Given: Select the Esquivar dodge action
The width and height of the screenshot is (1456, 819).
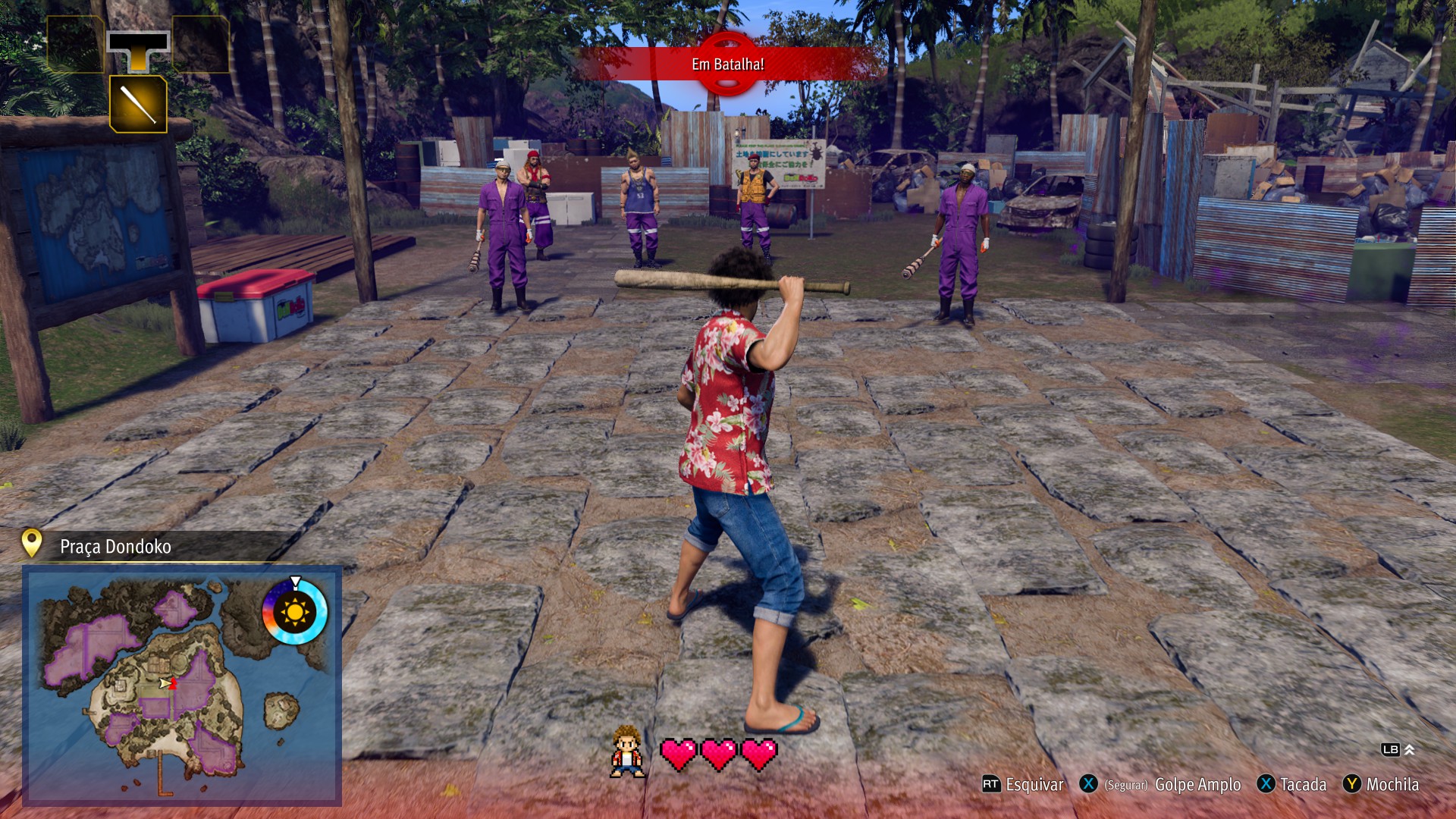Looking at the screenshot, I should (1023, 785).
